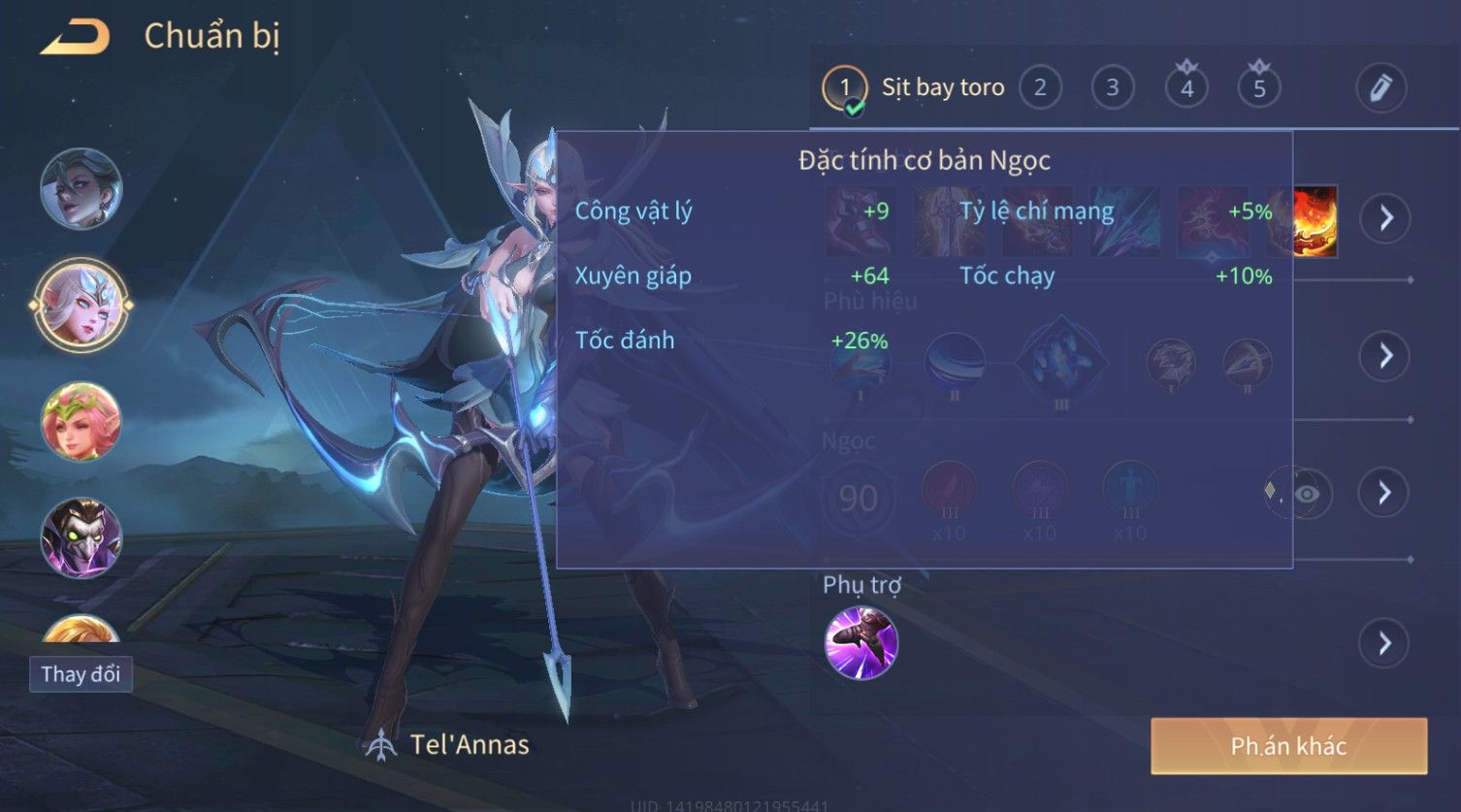This screenshot has height=812, width=1461.
Task: Select the gray-haired hero portrait
Action: click(x=81, y=189)
